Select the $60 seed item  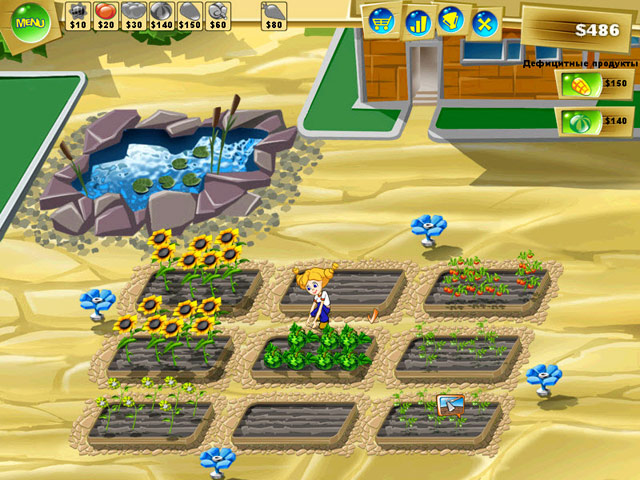click(217, 14)
